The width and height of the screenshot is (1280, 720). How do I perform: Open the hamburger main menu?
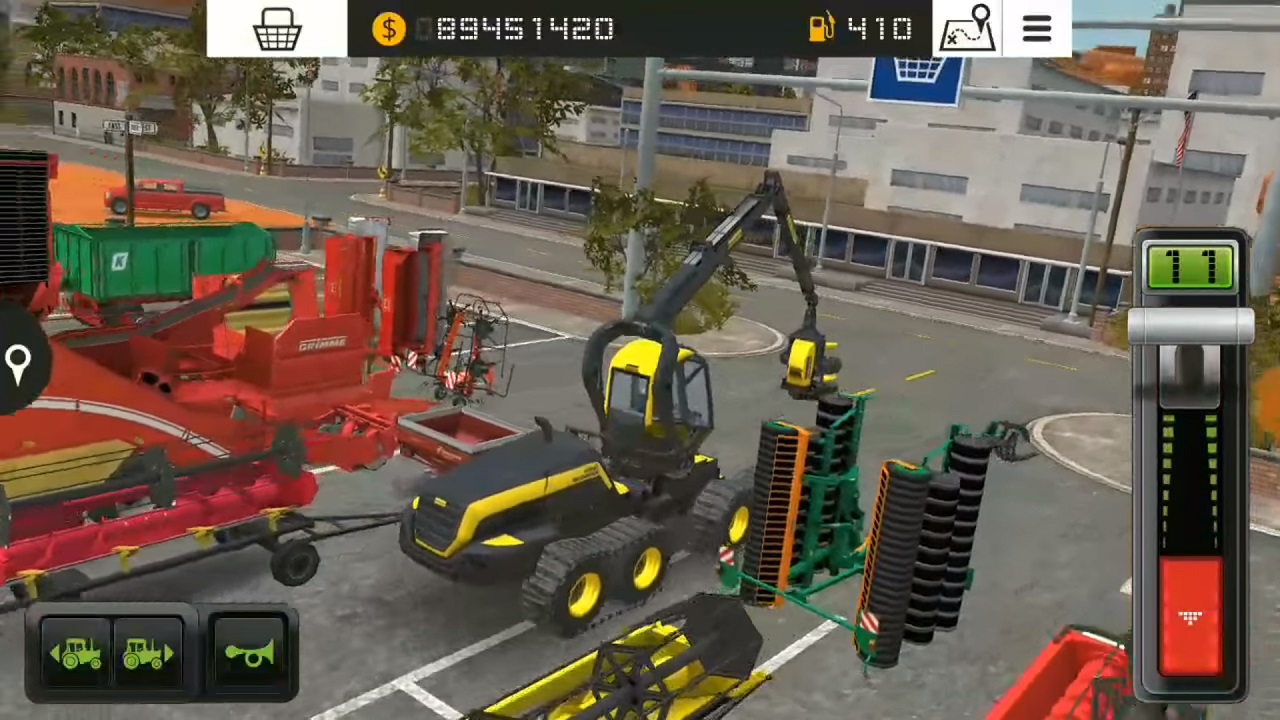click(x=1037, y=28)
